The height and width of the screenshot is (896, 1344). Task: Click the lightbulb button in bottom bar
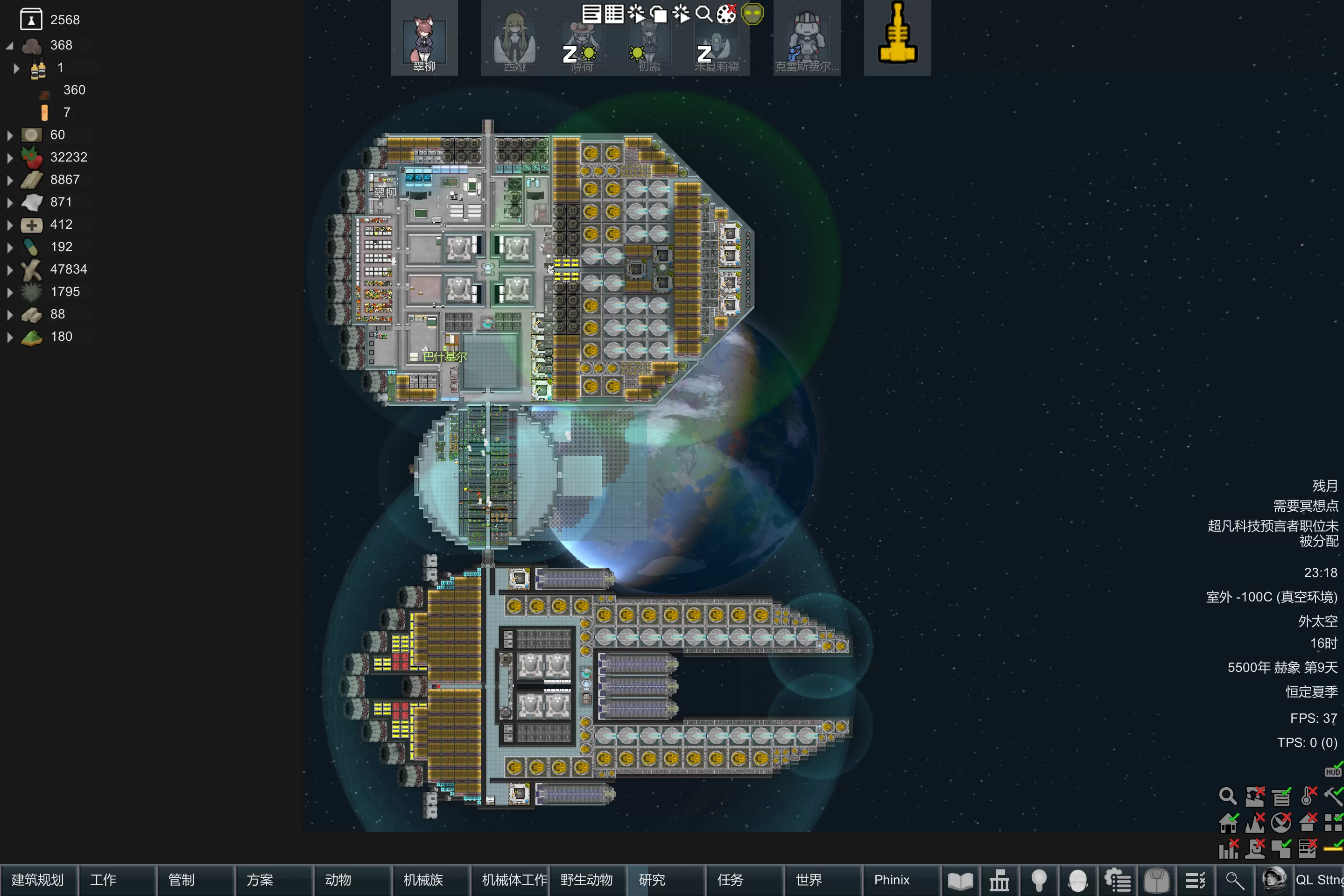(x=1038, y=881)
